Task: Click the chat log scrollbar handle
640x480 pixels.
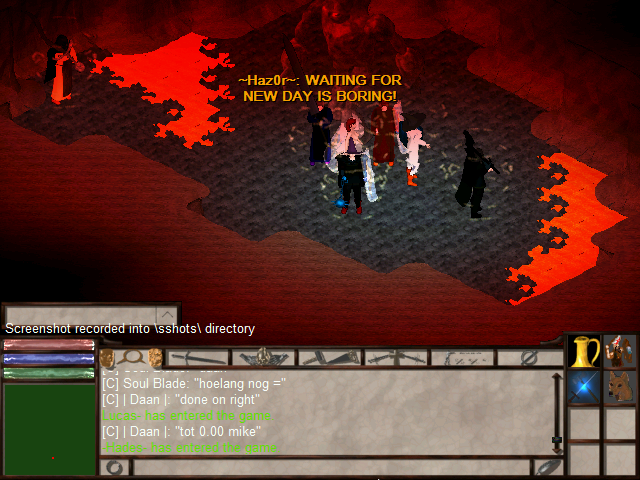Action: click(x=557, y=440)
